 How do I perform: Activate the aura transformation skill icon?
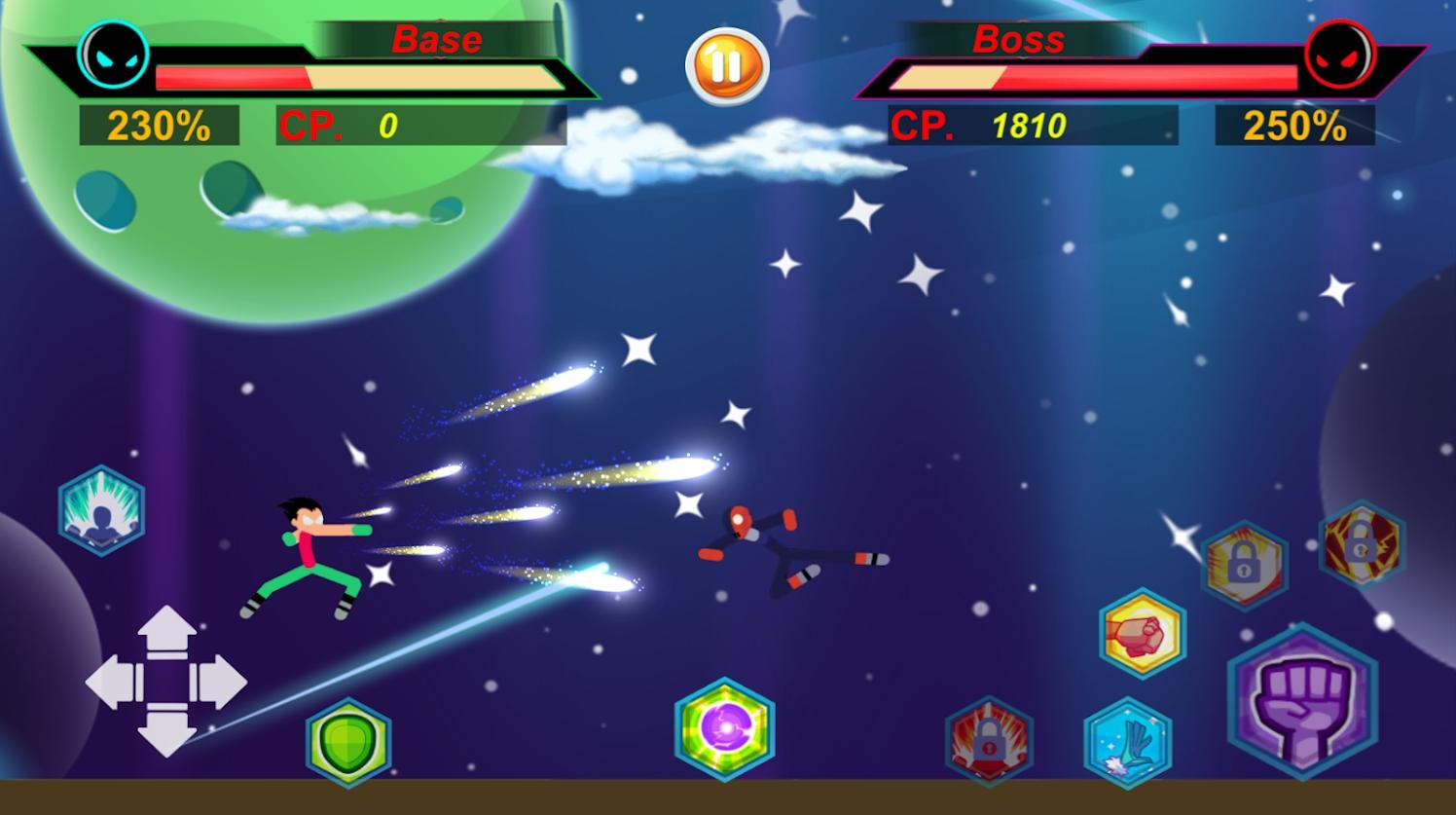(101, 511)
